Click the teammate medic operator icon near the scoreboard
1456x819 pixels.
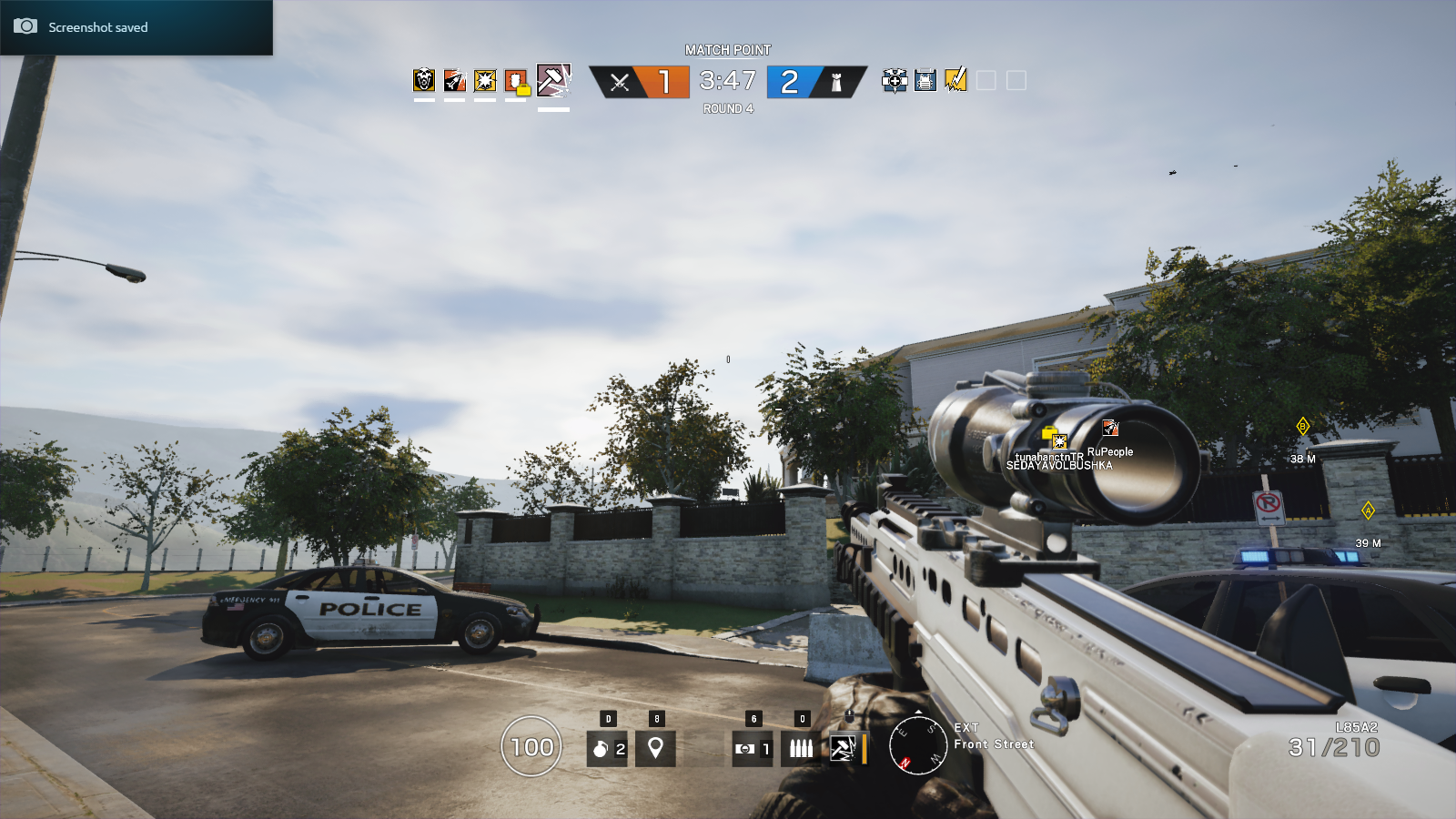coord(895,82)
